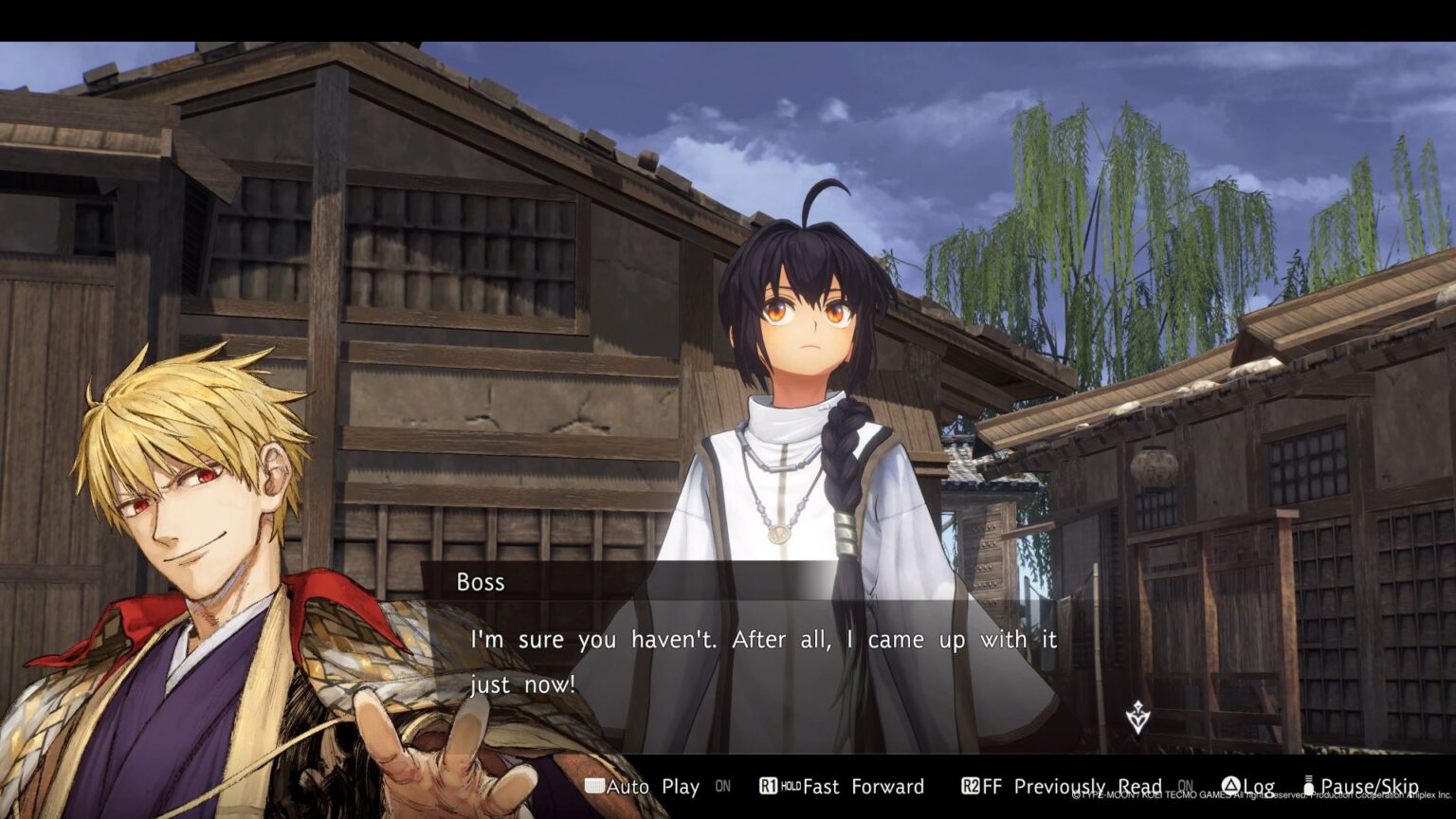Click the pause icon next to Pause/Skip

pyautogui.click(x=1307, y=785)
